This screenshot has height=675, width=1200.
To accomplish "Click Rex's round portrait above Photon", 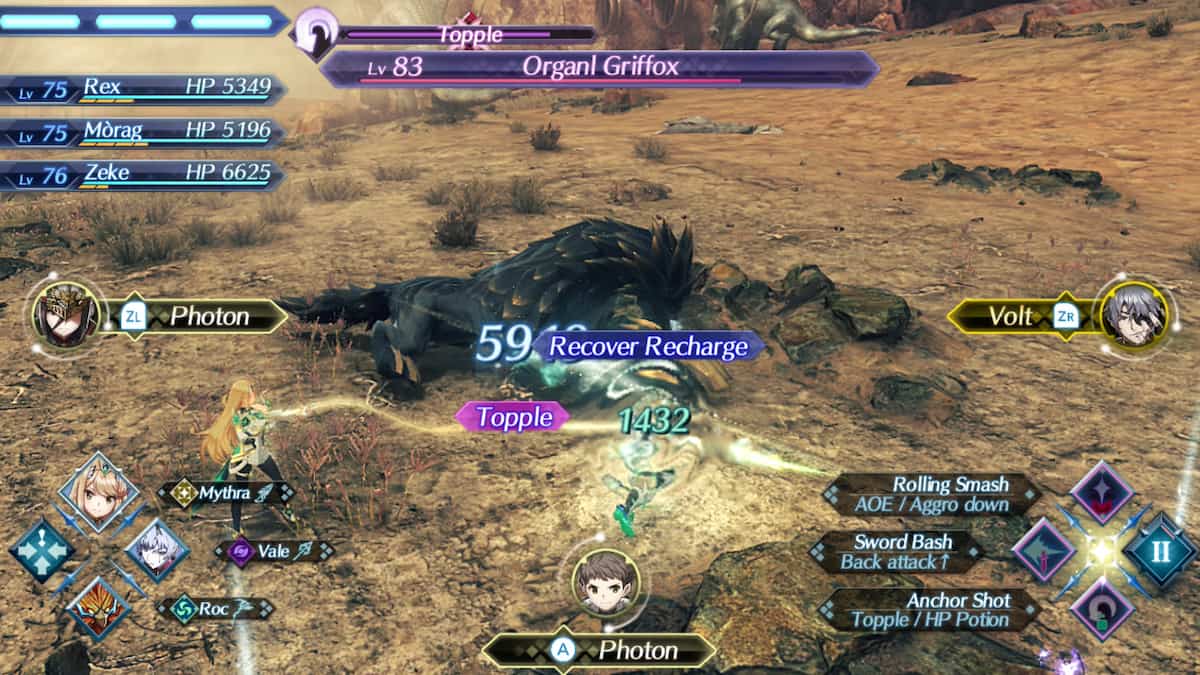I will point(605,581).
